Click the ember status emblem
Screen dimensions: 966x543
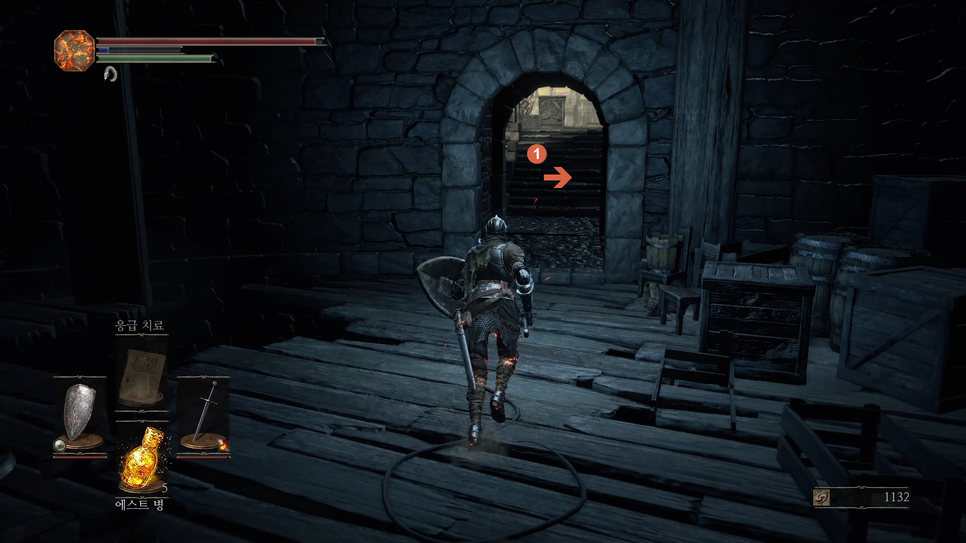tap(74, 50)
